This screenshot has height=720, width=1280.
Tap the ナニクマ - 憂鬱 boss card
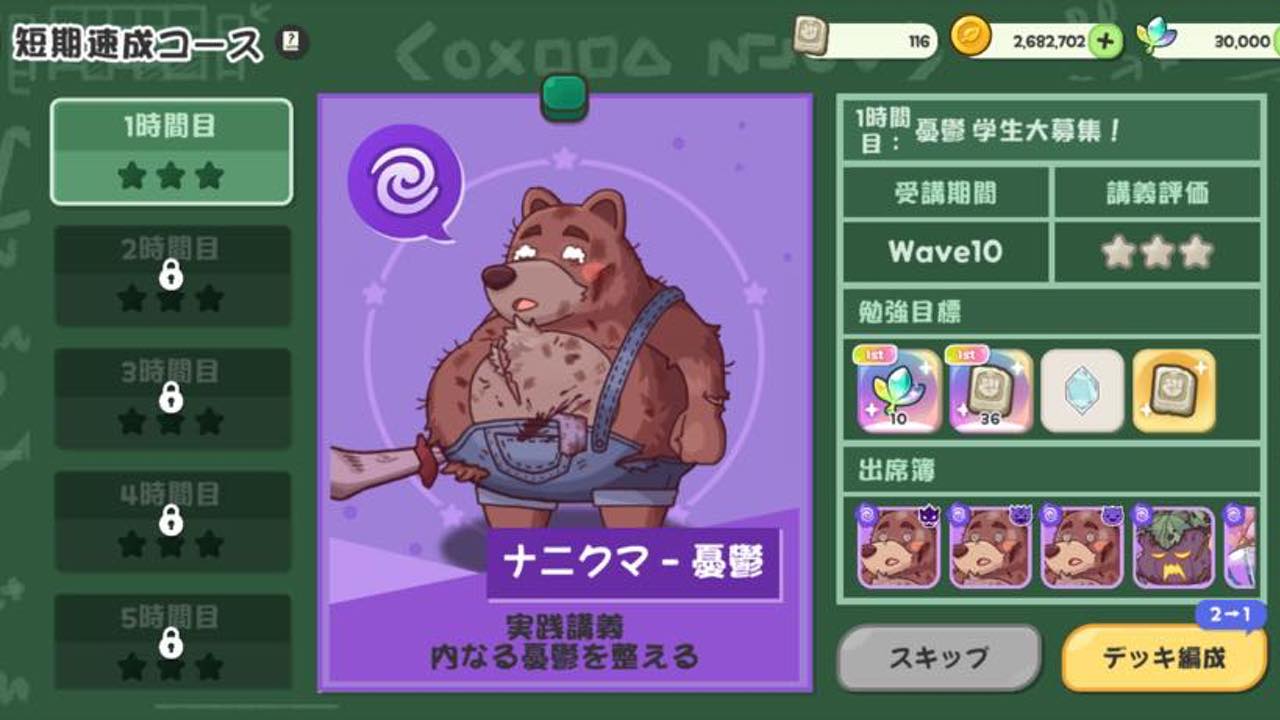coord(564,392)
